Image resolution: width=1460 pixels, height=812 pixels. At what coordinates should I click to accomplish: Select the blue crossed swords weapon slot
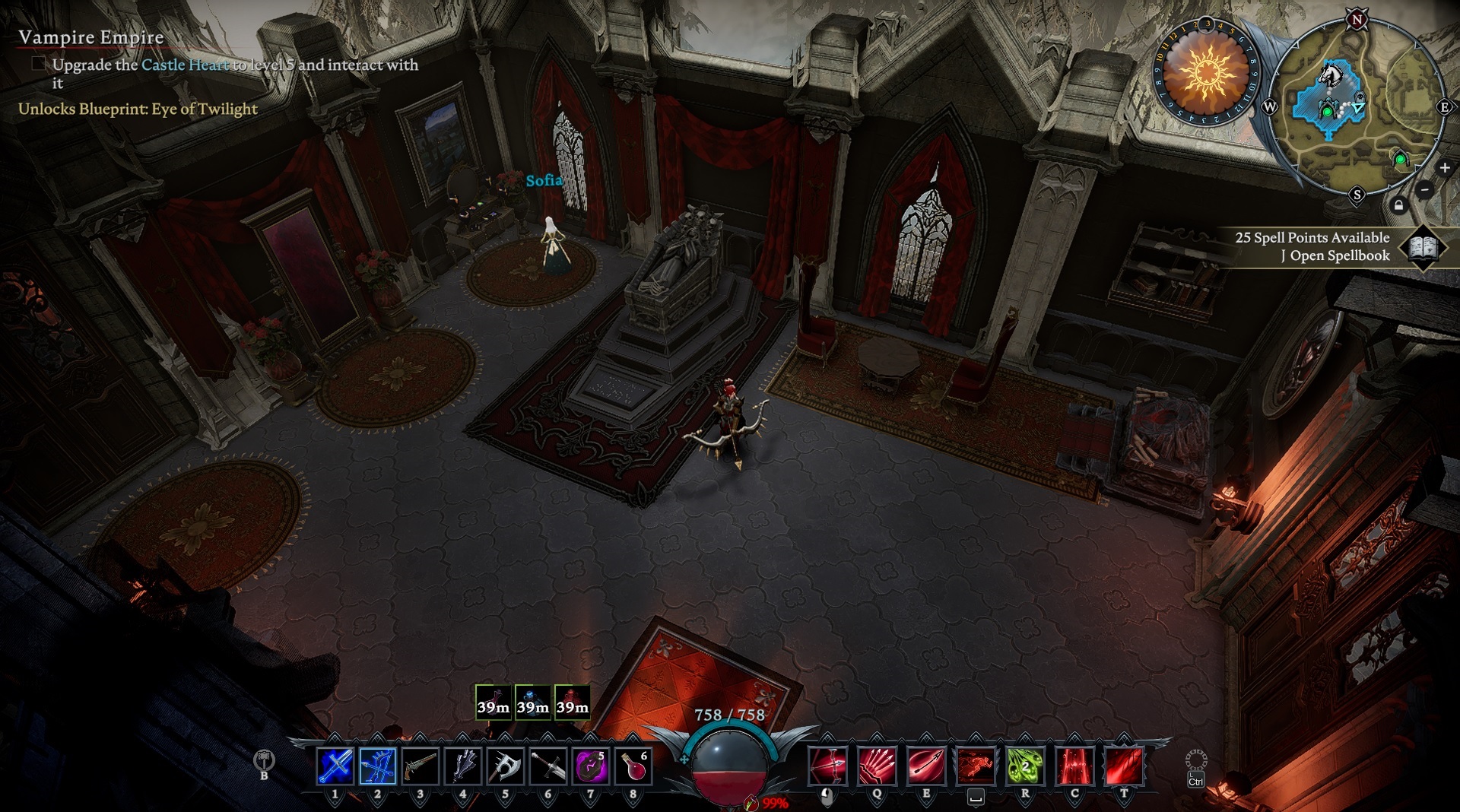point(335,766)
